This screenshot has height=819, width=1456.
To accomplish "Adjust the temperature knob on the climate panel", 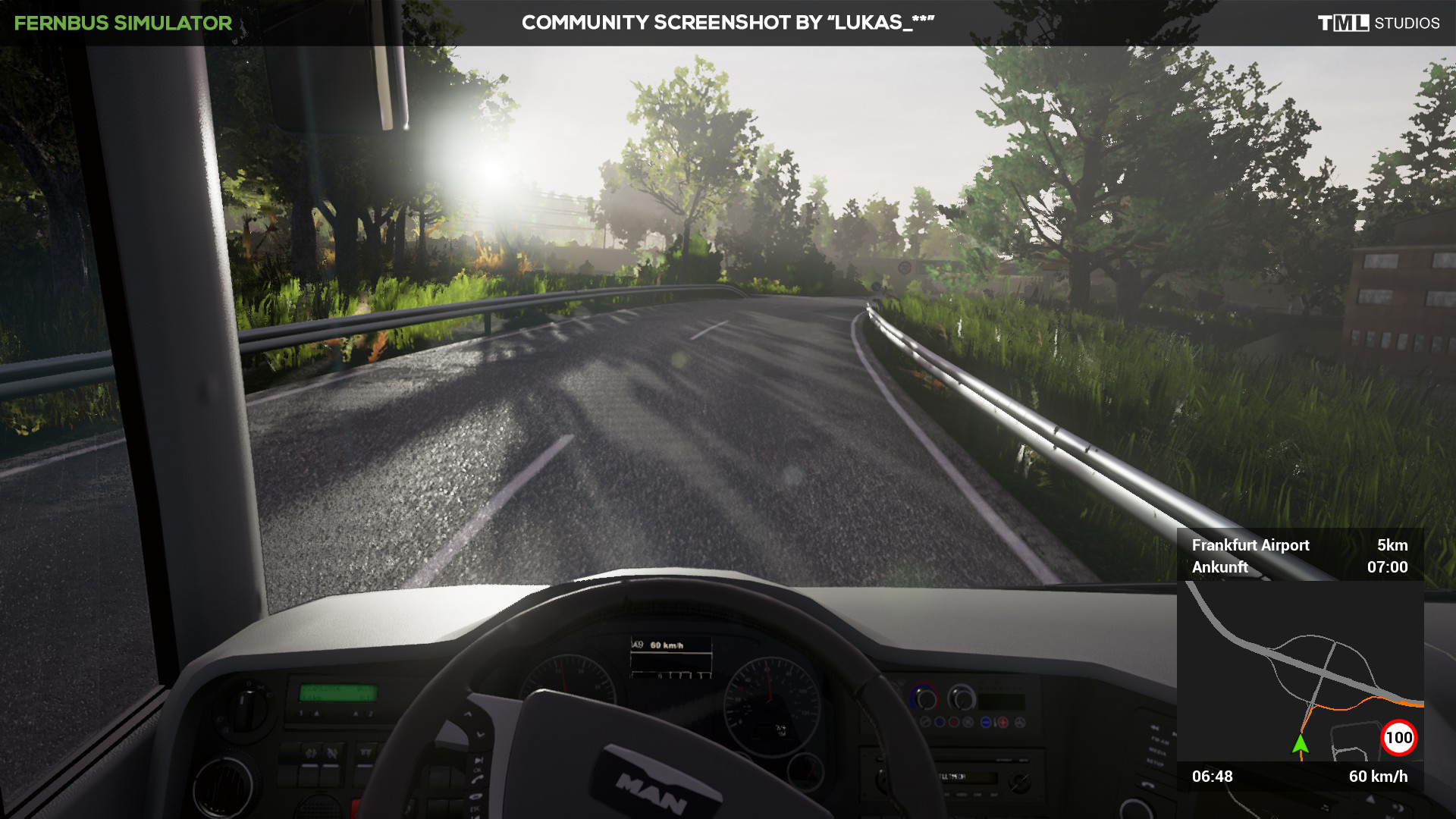I will coord(926,699).
